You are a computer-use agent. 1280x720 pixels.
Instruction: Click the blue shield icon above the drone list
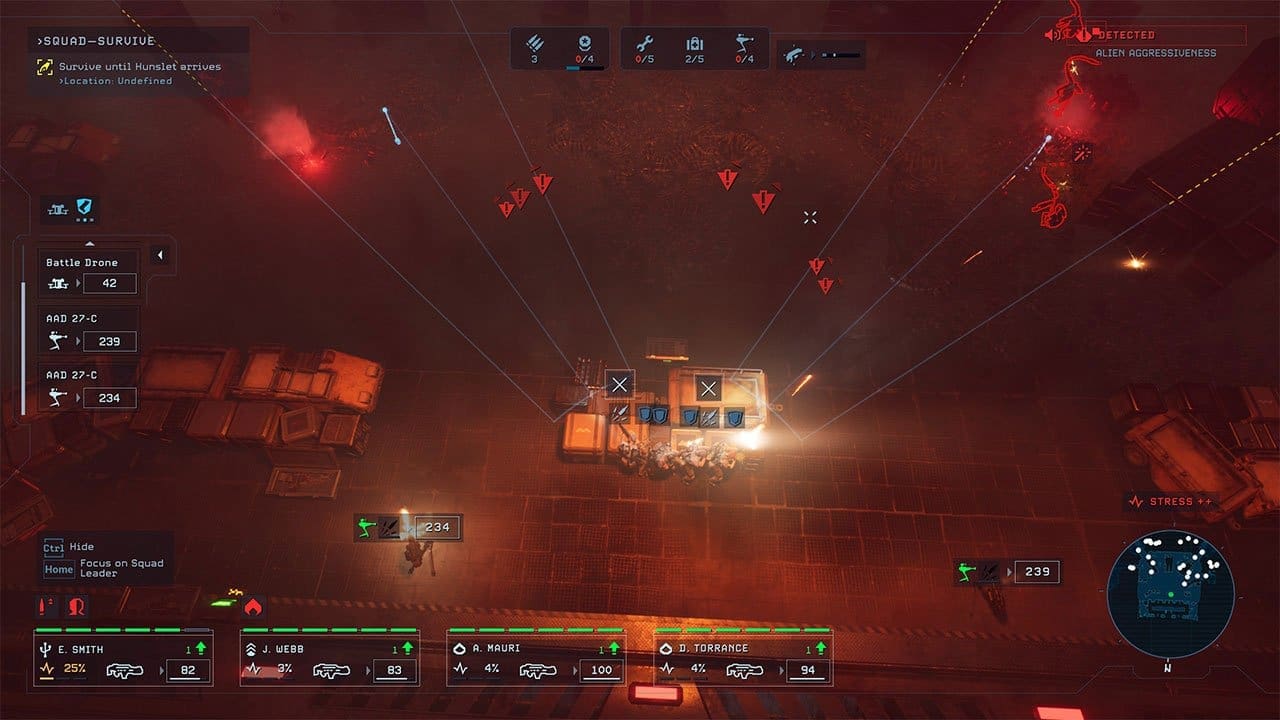86,208
